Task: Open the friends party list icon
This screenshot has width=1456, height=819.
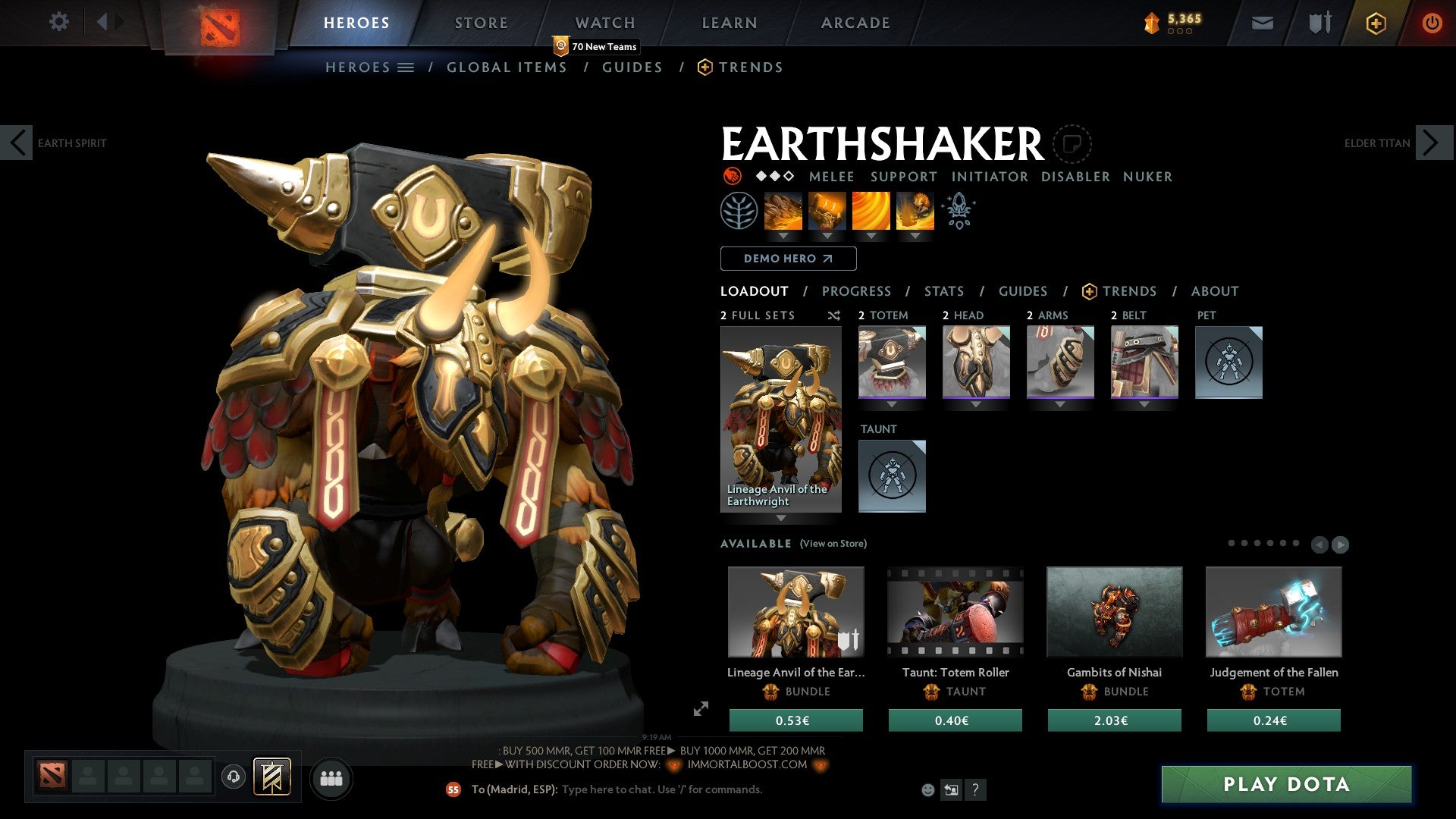Action: [331, 778]
